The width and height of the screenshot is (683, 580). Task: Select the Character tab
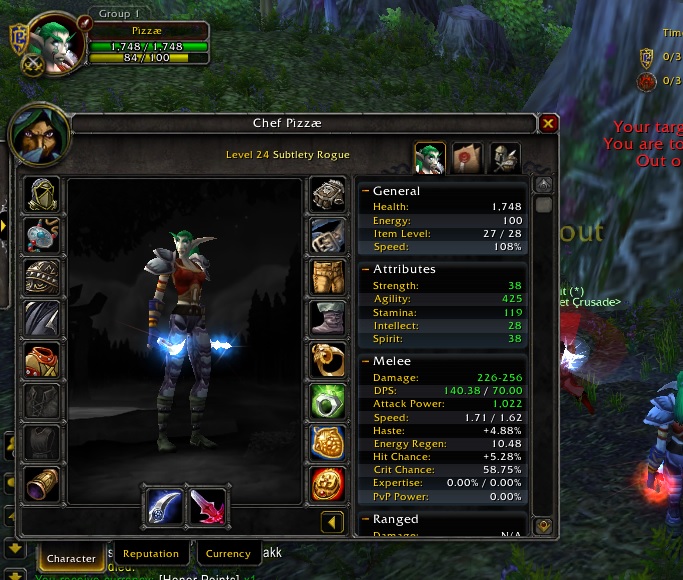click(72, 558)
